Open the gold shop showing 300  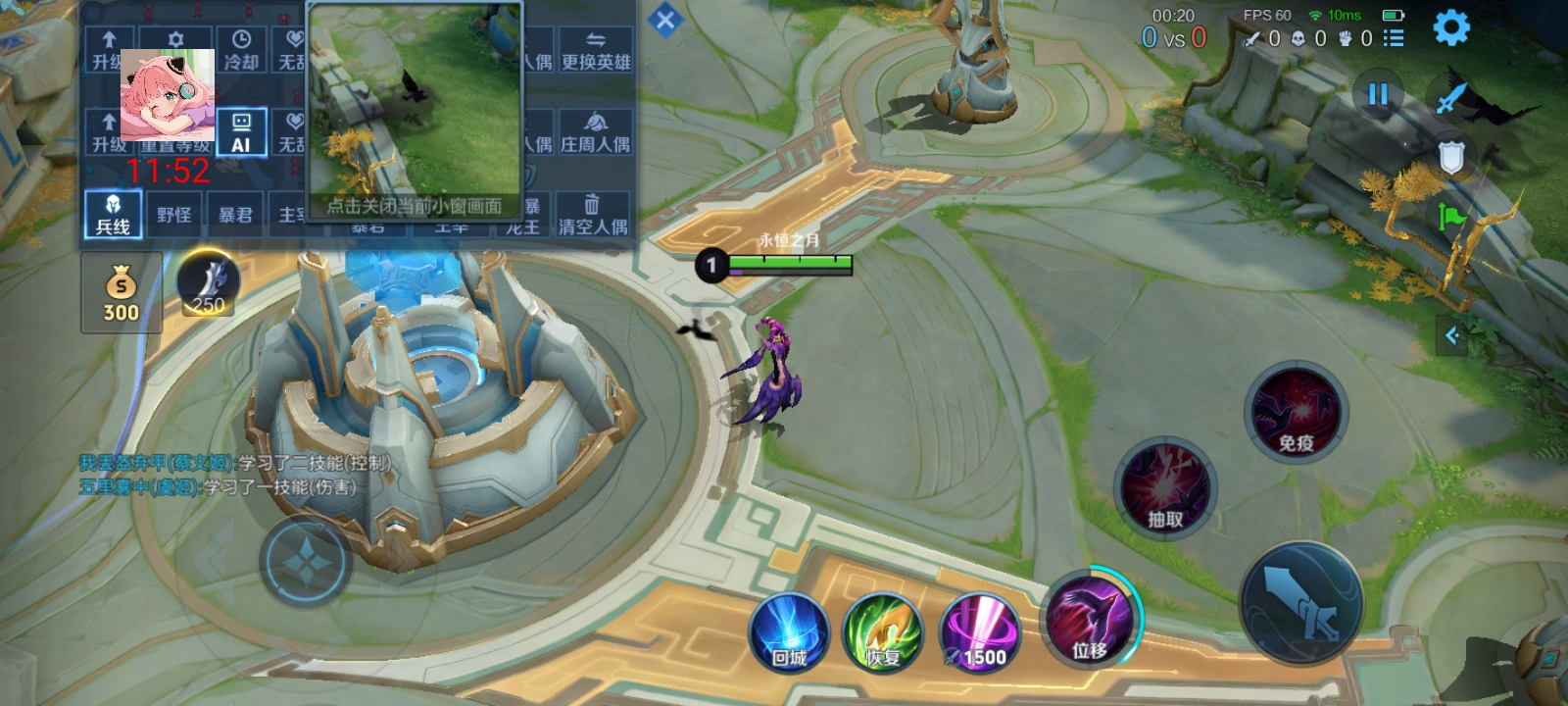[122, 292]
